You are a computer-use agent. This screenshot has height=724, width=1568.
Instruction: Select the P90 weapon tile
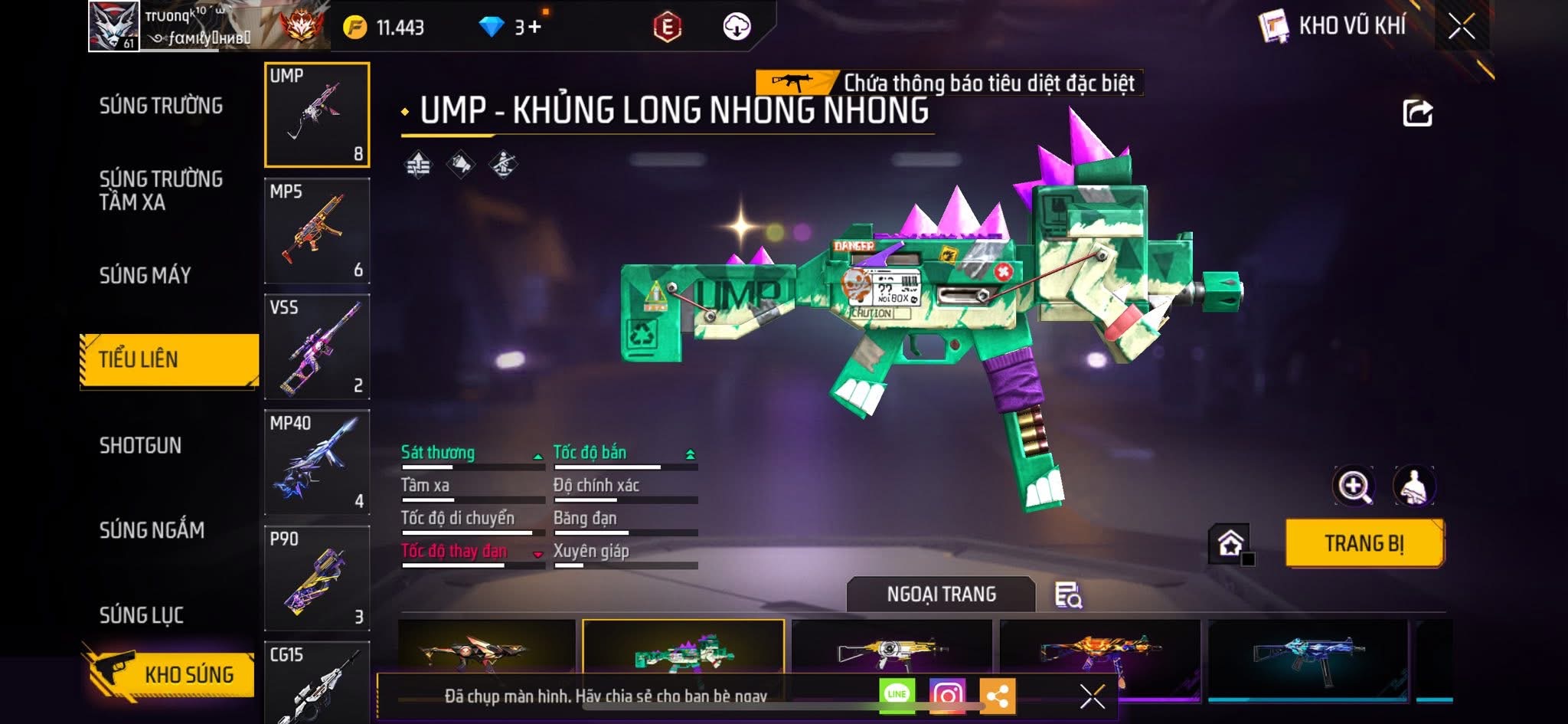click(x=317, y=578)
